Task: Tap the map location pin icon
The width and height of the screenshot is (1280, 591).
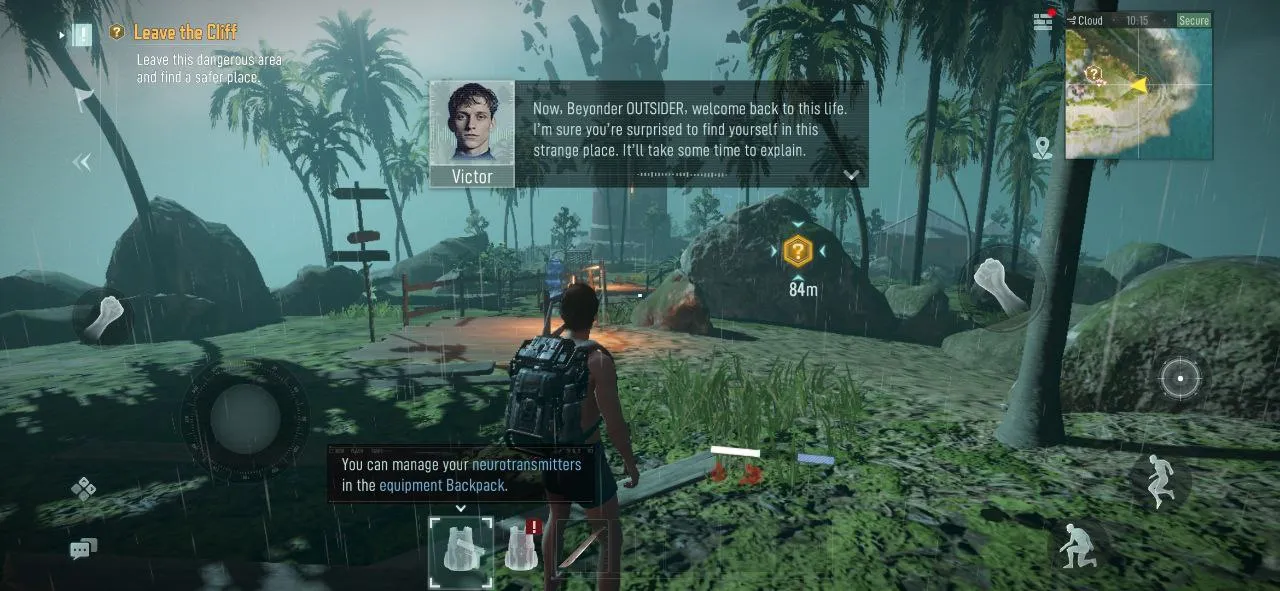Action: pyautogui.click(x=1043, y=149)
